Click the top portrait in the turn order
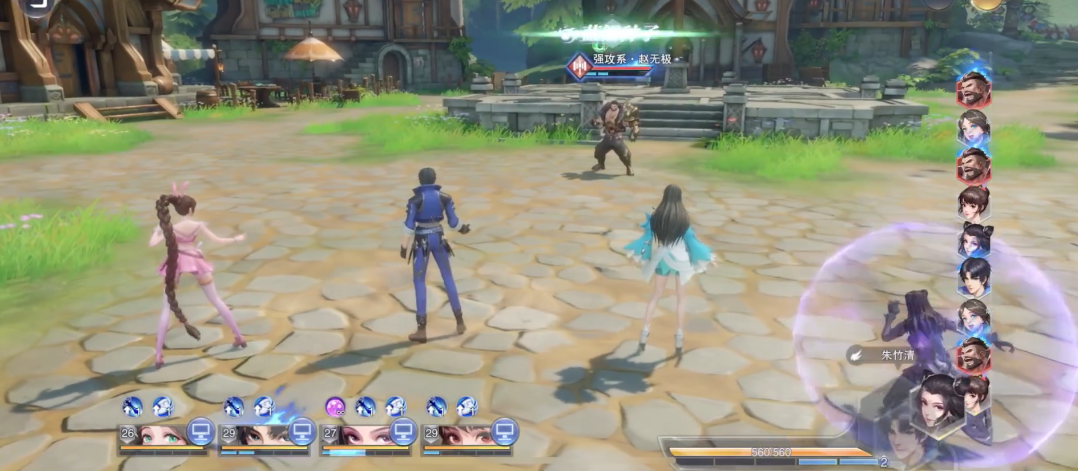 coord(973,89)
